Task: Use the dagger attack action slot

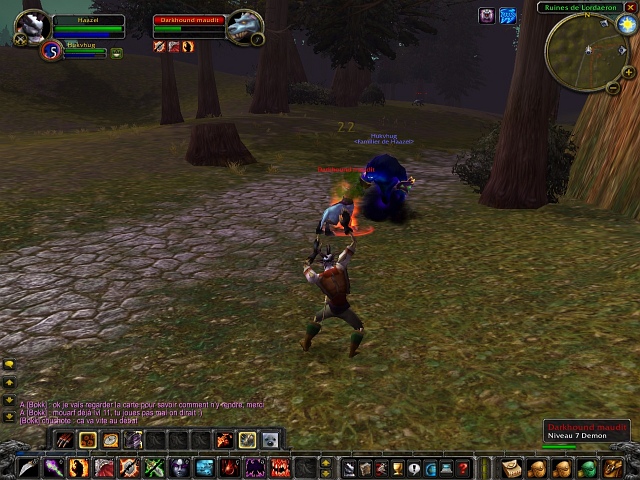Action: (26, 467)
